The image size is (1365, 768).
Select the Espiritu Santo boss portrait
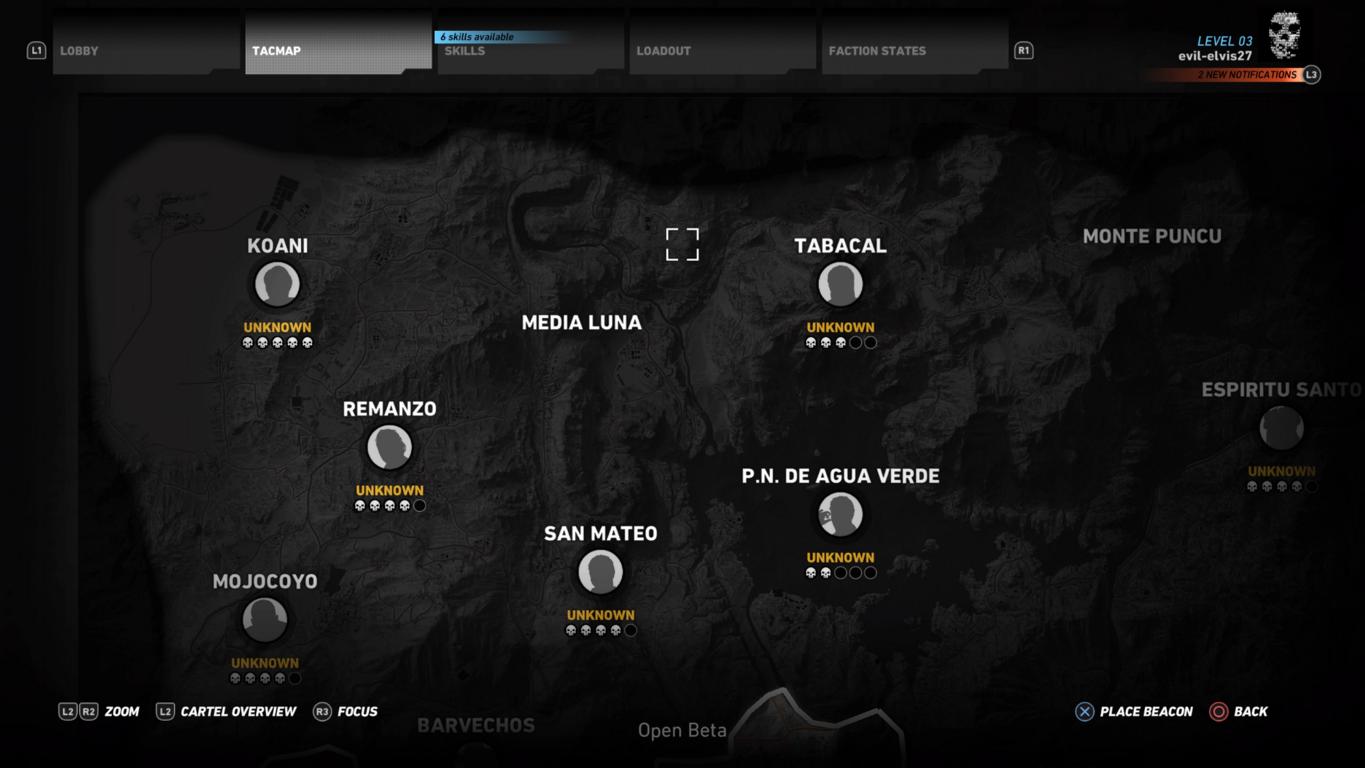pyautogui.click(x=1281, y=429)
